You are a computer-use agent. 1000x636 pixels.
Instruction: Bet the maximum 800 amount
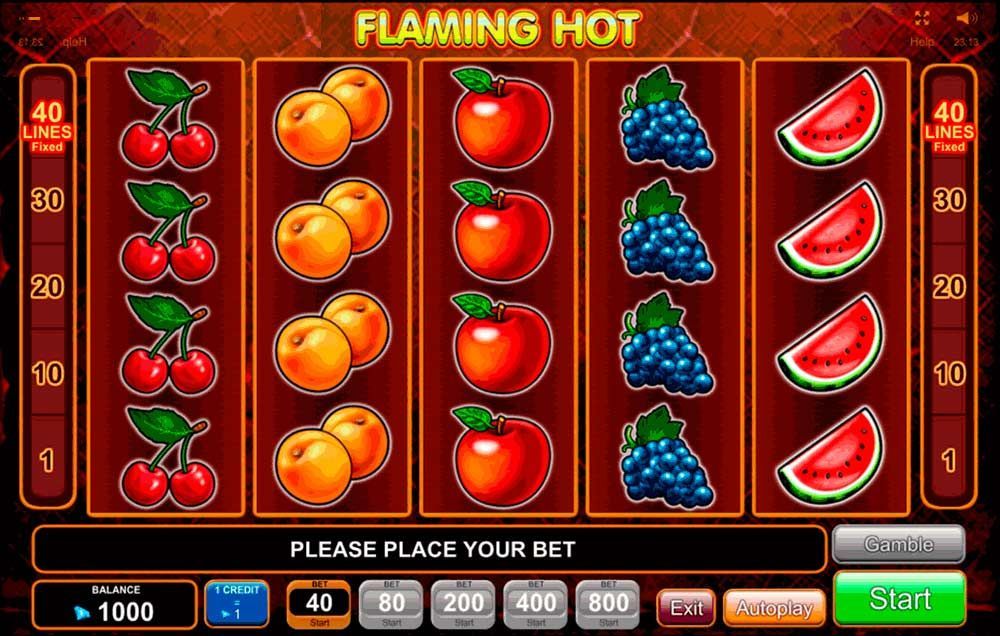[608, 603]
